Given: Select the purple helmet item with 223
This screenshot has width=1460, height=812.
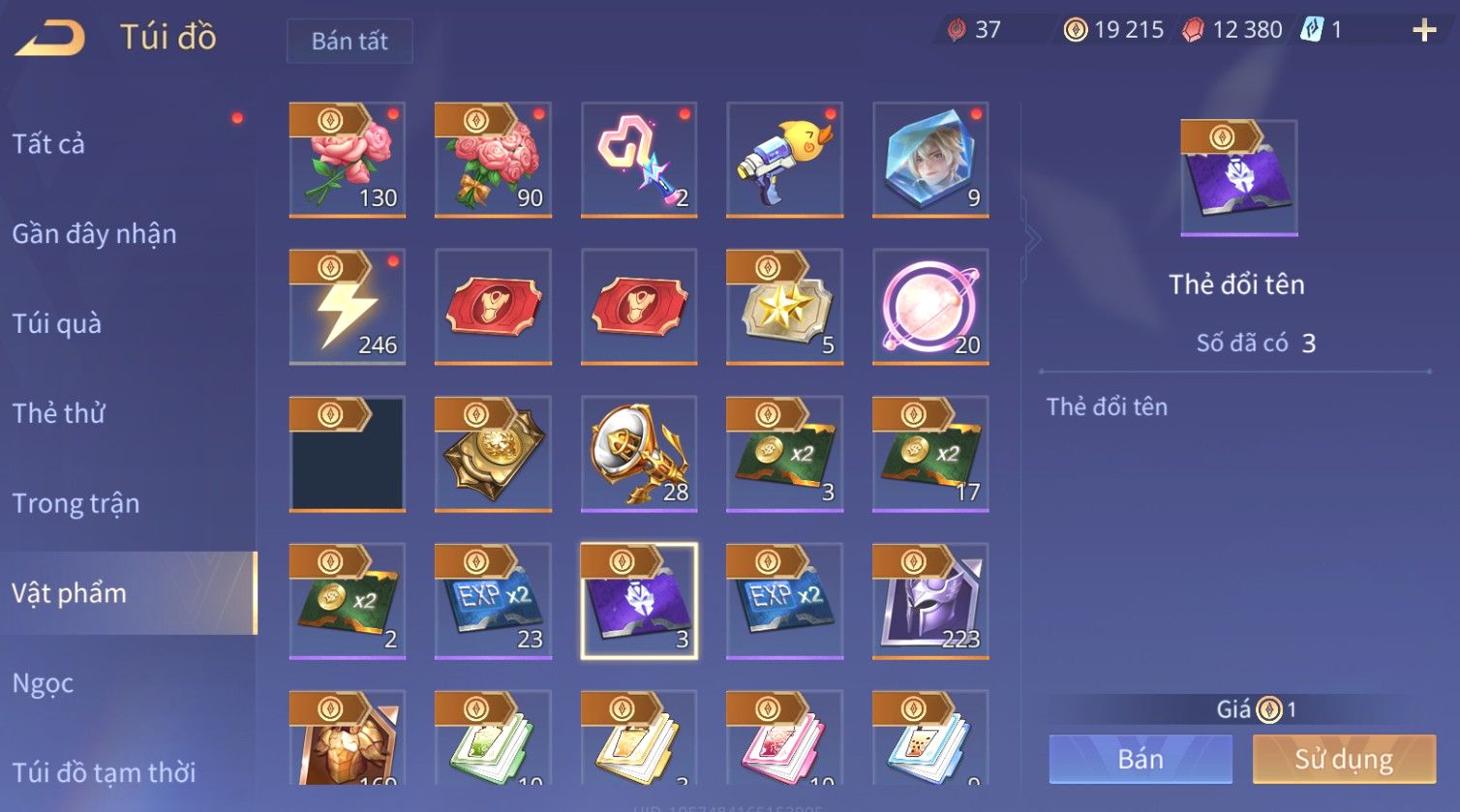Looking at the screenshot, I should click(930, 601).
